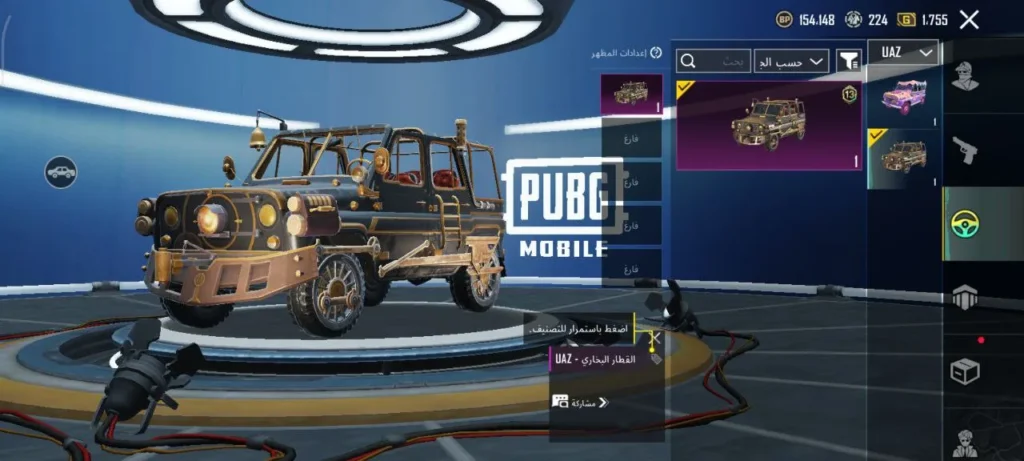Close the vehicle inventory screen

968,19
